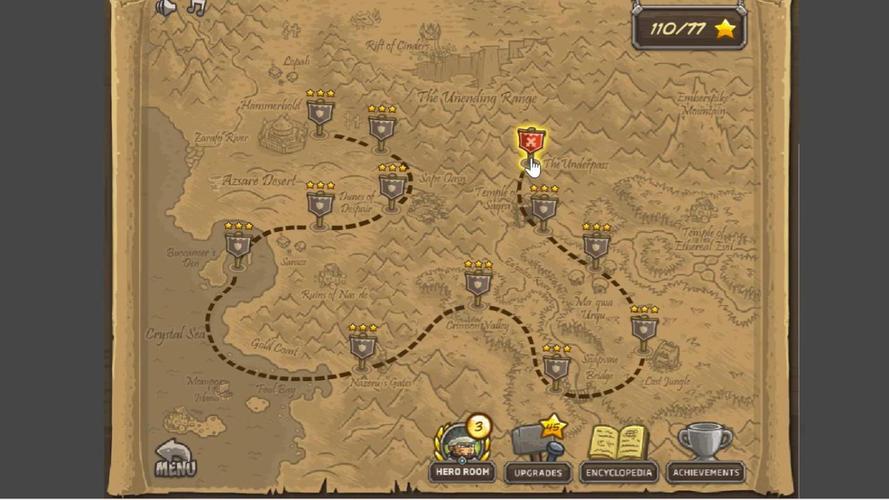View the Achievements trophy screen
Image resolution: width=889 pixels, height=500 pixels.
[x=705, y=449]
